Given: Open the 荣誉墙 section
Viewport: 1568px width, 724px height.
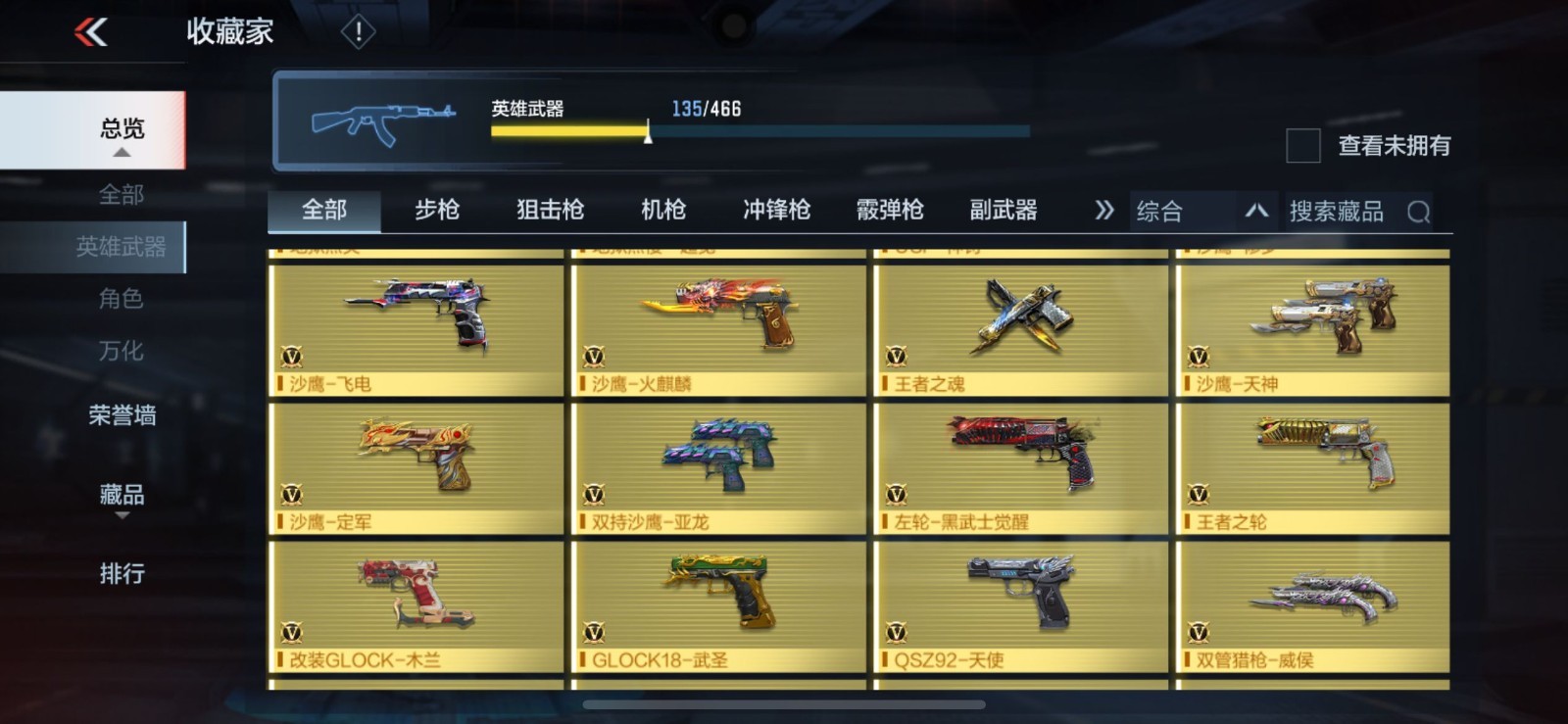Looking at the screenshot, I should coord(122,415).
